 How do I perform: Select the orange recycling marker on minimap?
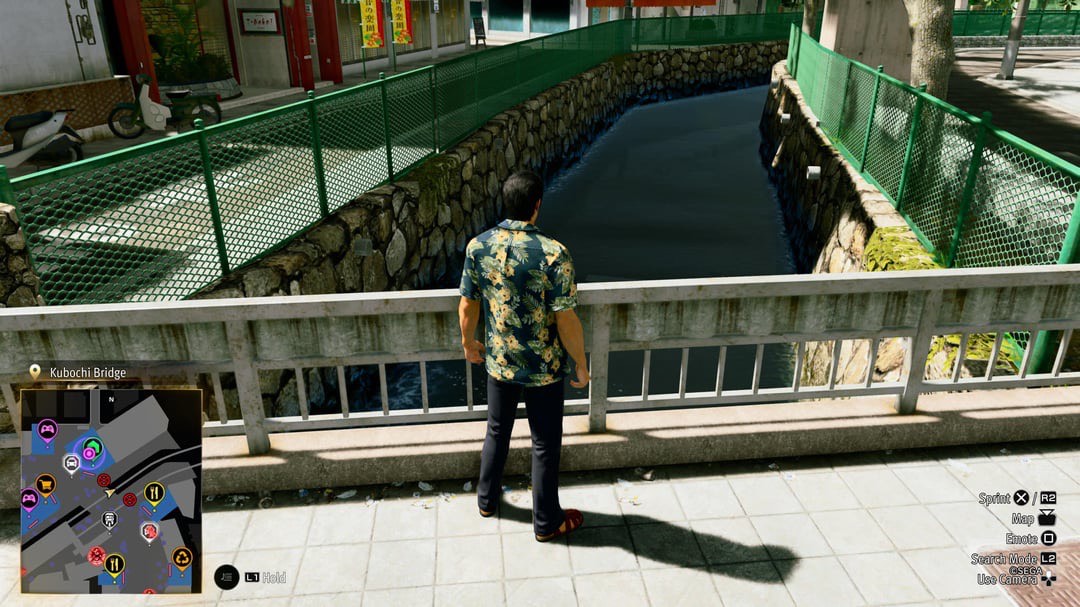(x=181, y=557)
